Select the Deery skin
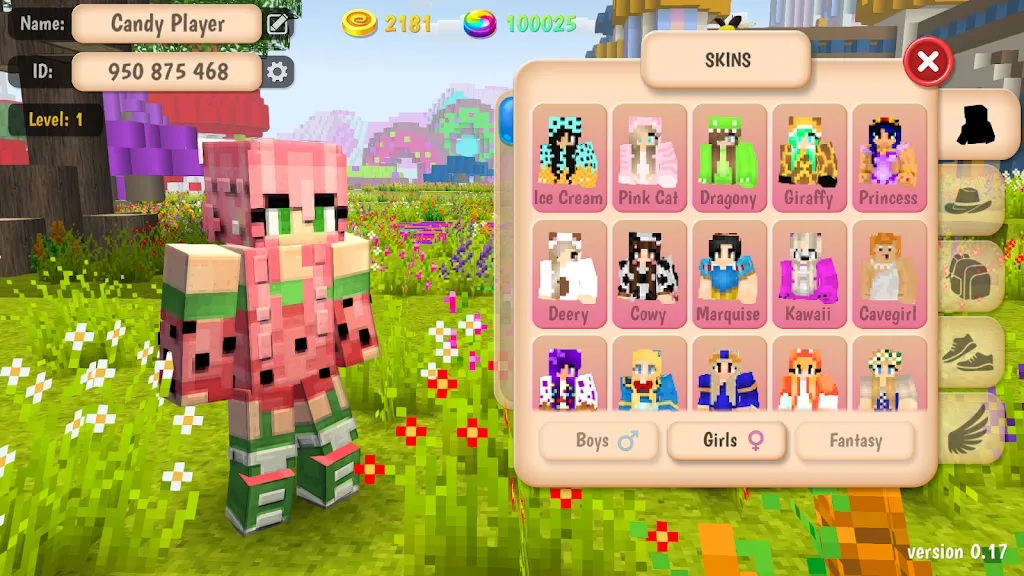The width and height of the screenshot is (1024, 576). click(569, 274)
